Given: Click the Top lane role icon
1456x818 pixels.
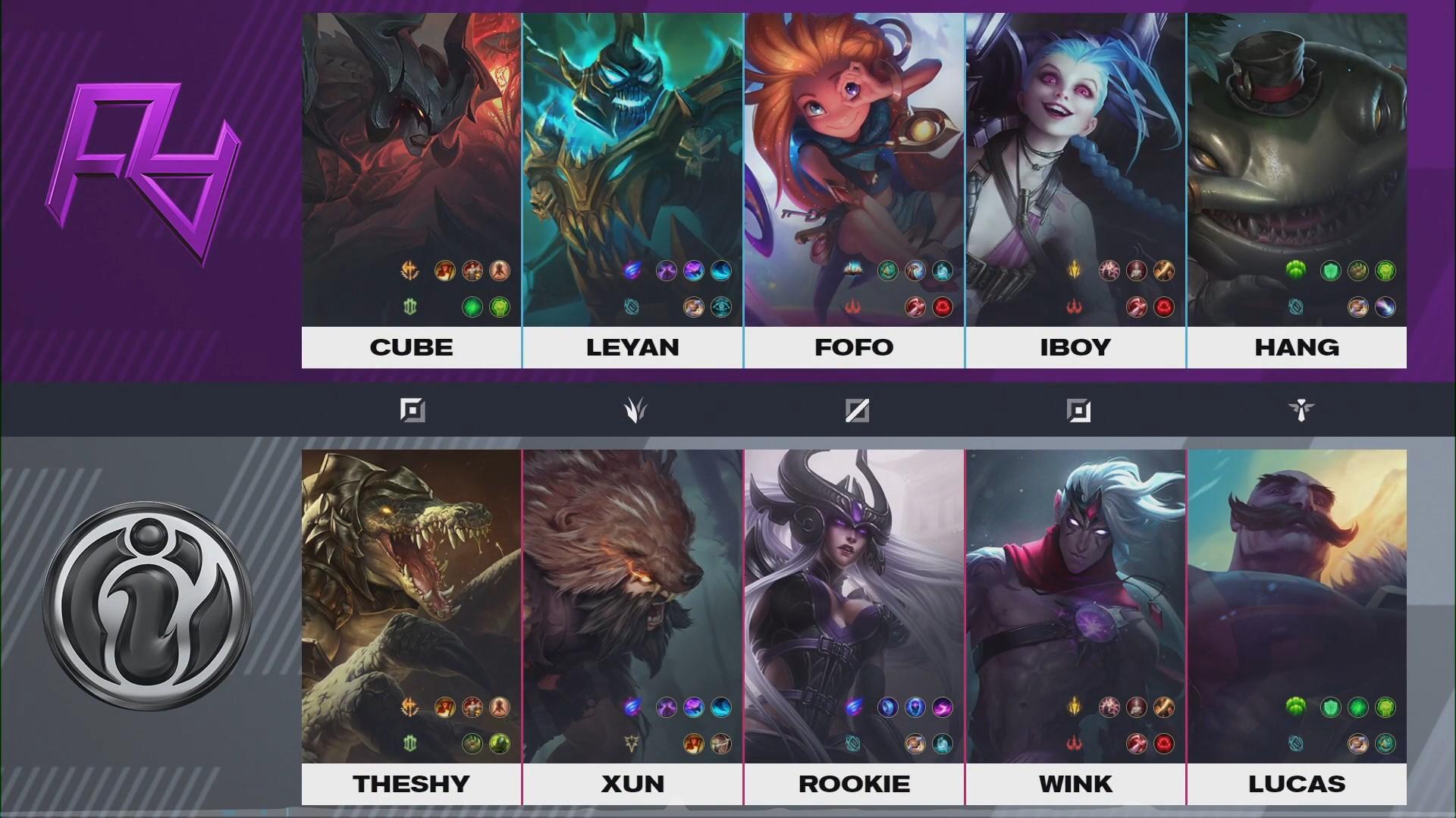Looking at the screenshot, I should (x=412, y=410).
